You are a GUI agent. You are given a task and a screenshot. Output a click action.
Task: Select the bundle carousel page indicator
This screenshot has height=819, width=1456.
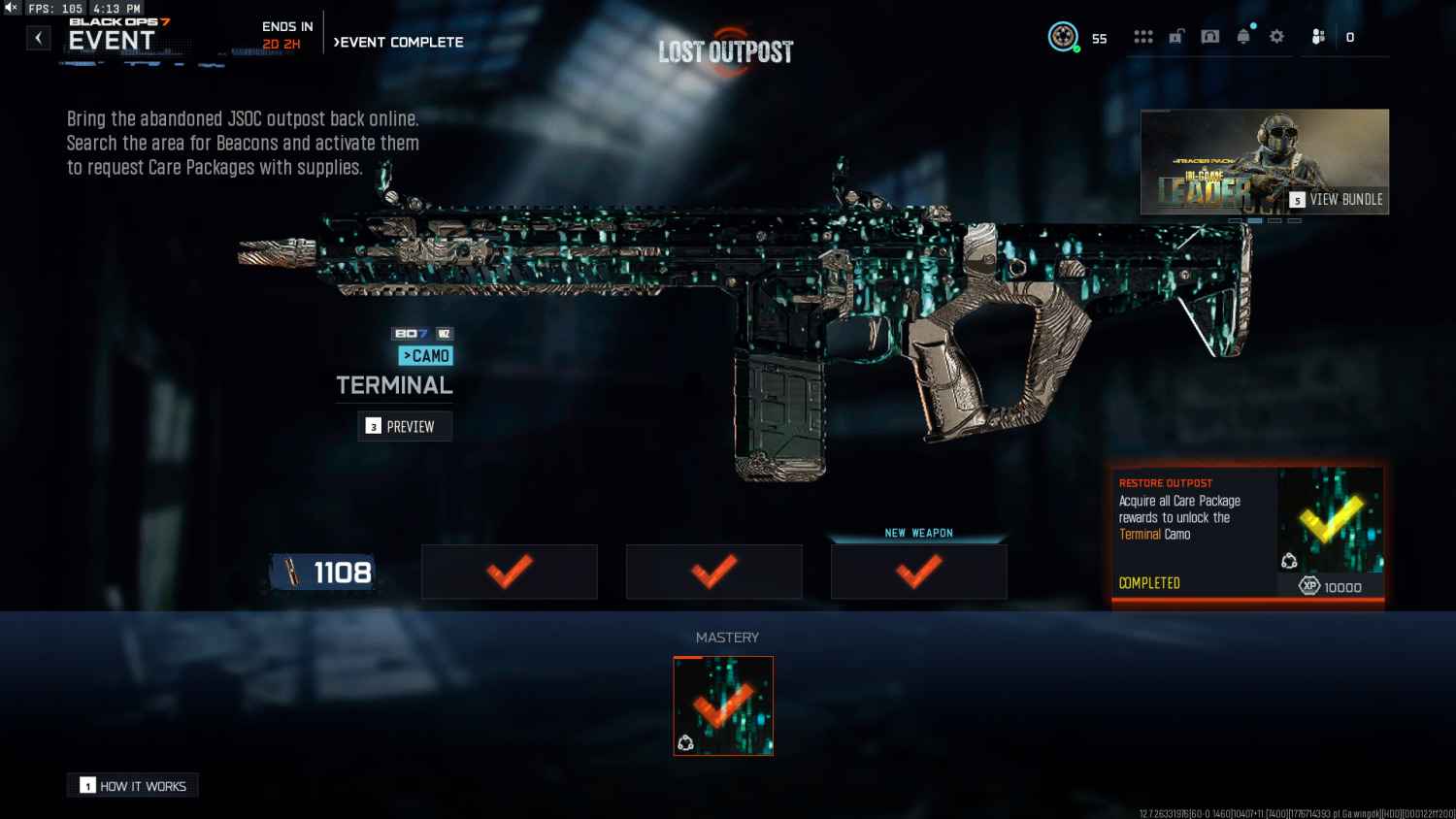[1256, 221]
